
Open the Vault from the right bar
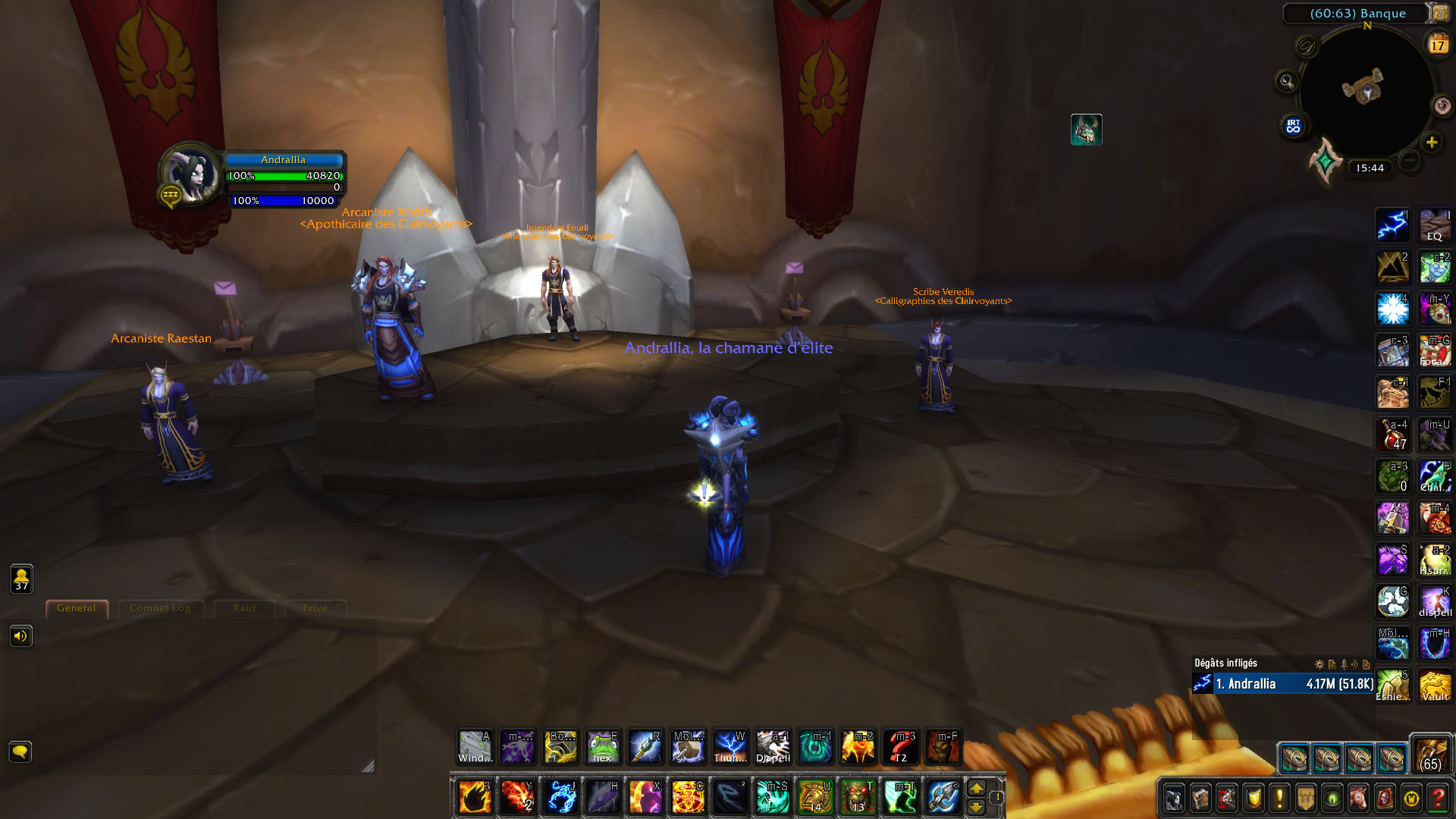pos(1436,682)
